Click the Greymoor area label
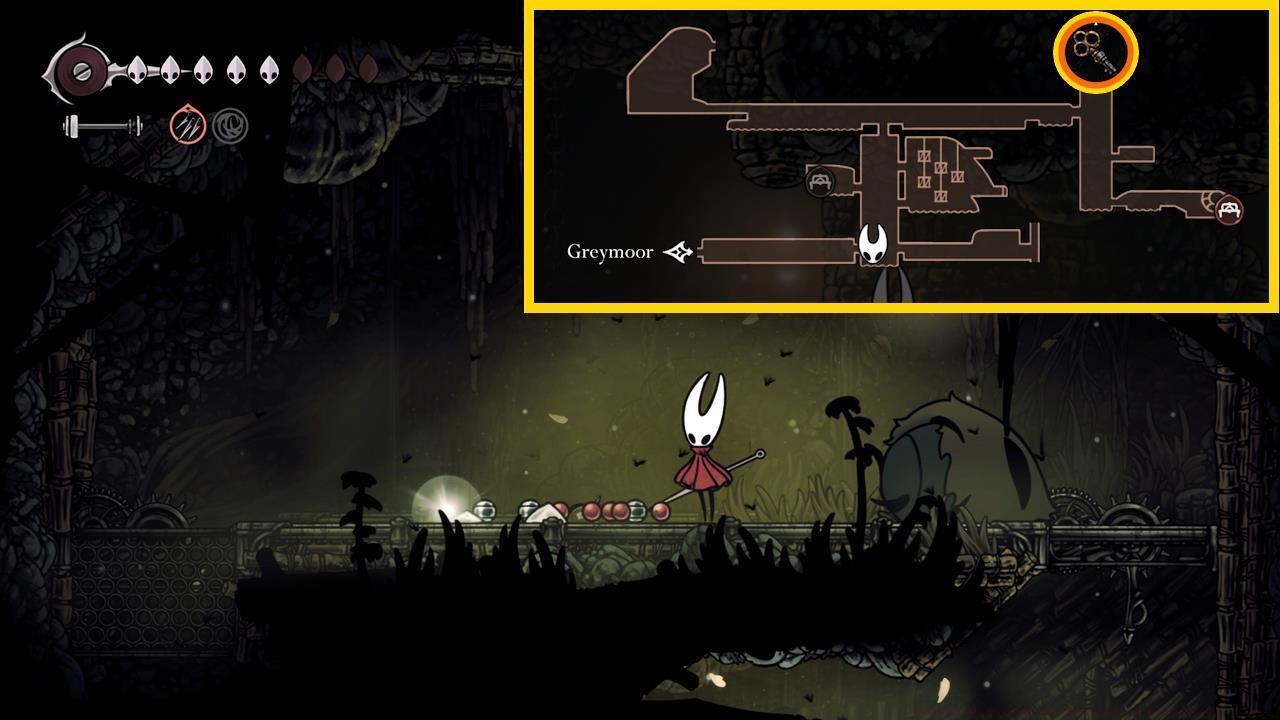 [x=612, y=253]
